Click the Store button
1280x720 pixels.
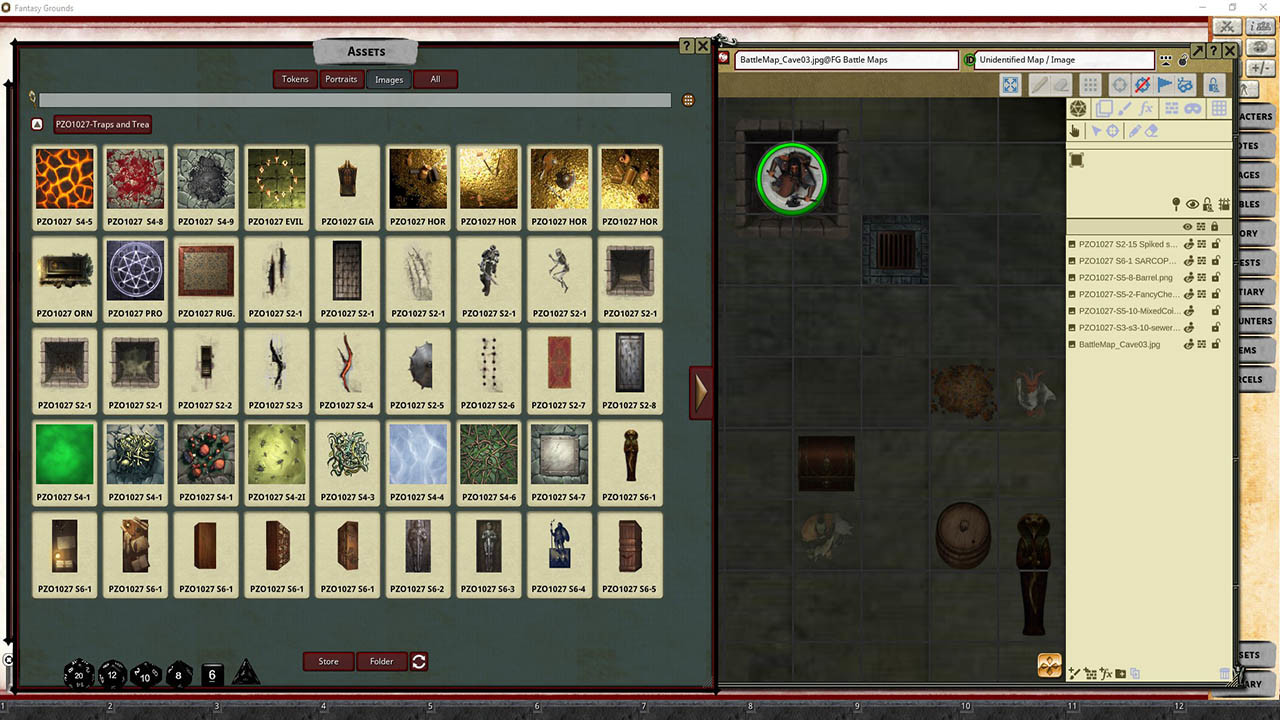coord(328,661)
